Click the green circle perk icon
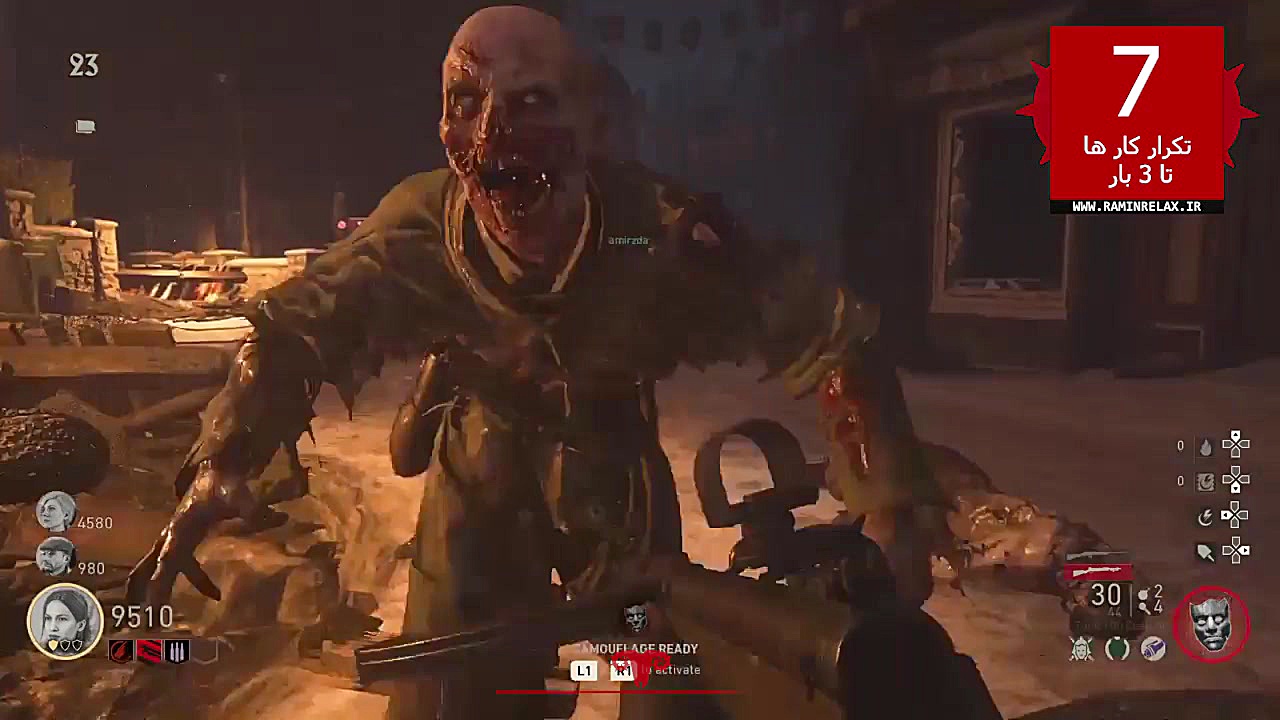This screenshot has width=1280, height=720. tap(1116, 648)
